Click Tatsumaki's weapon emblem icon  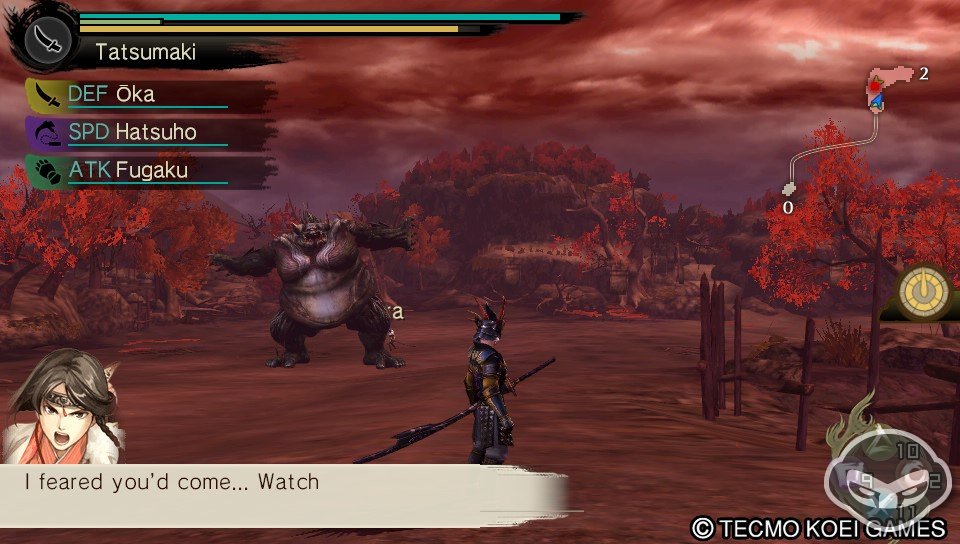point(48,36)
